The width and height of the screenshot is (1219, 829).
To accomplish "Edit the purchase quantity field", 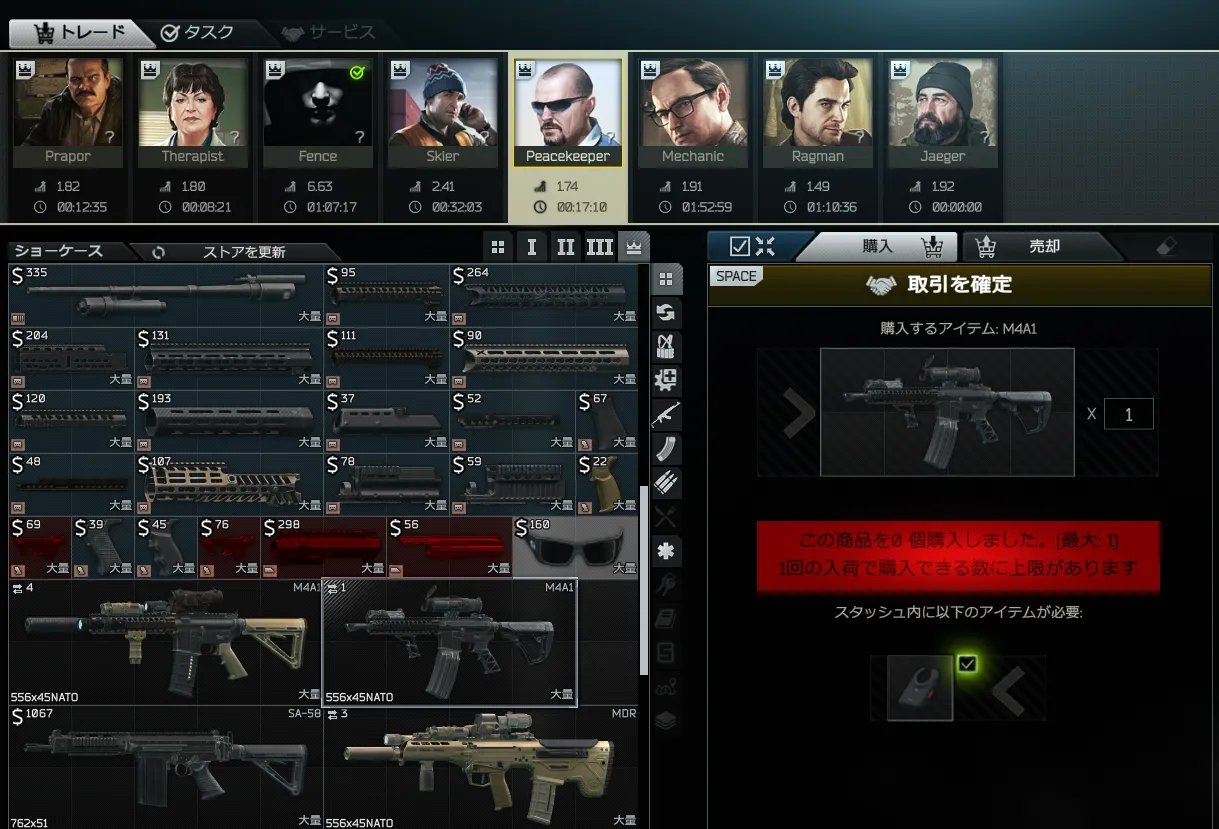I will [1128, 414].
